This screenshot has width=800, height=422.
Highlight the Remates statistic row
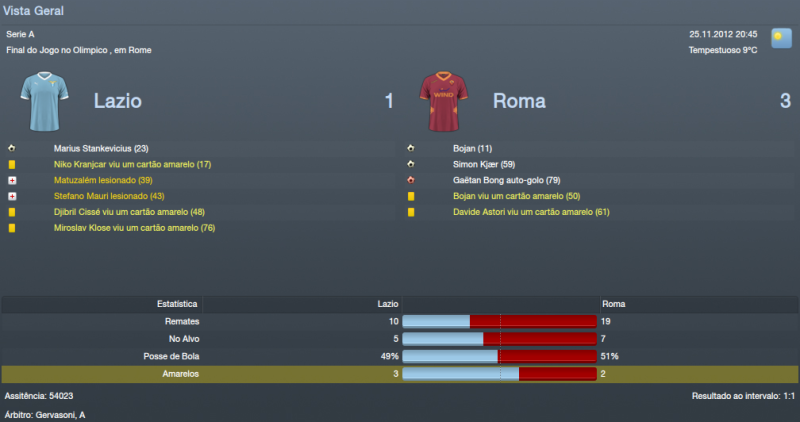pyautogui.click(x=400, y=321)
